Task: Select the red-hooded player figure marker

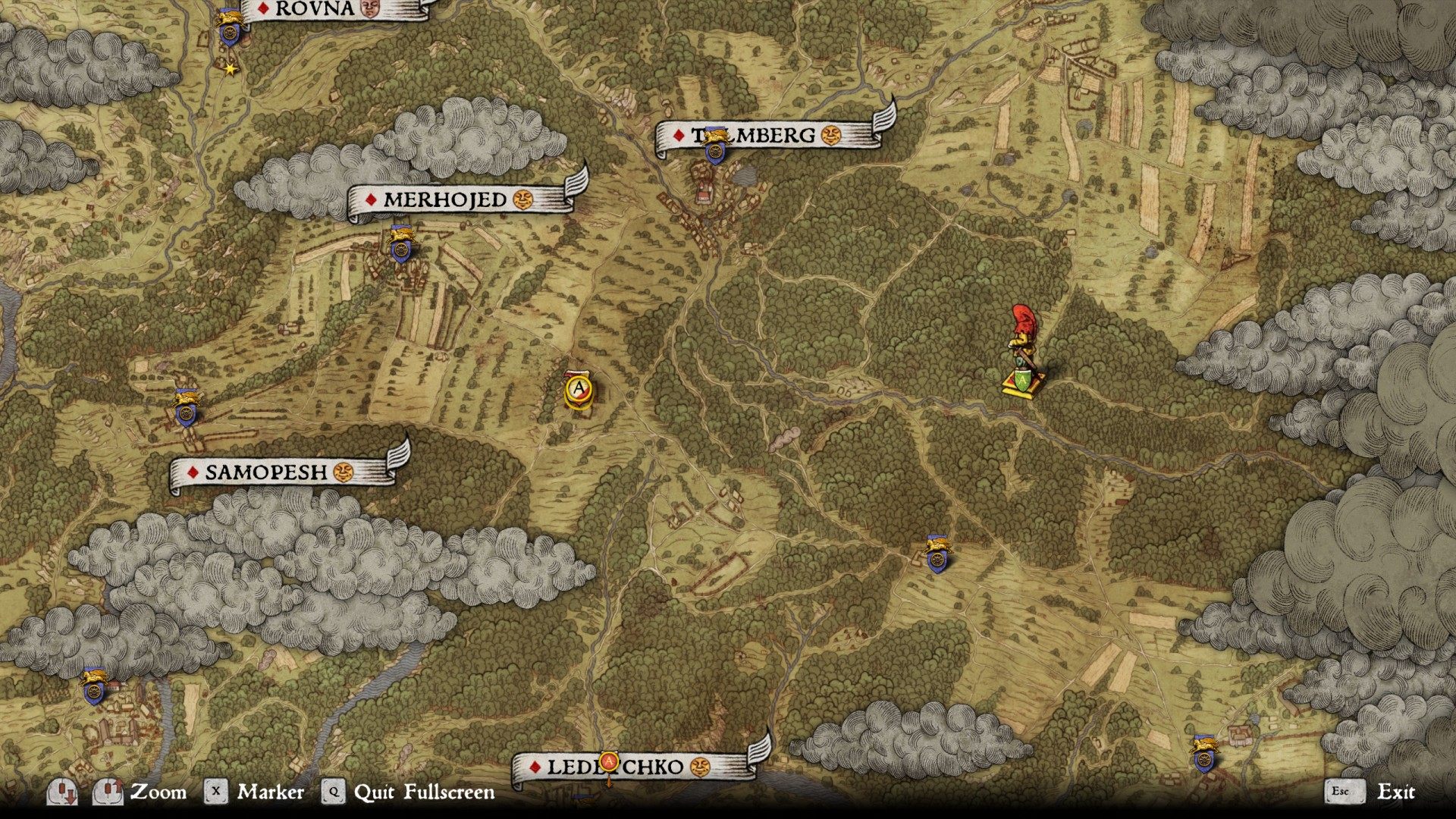Action: pyautogui.click(x=1023, y=350)
